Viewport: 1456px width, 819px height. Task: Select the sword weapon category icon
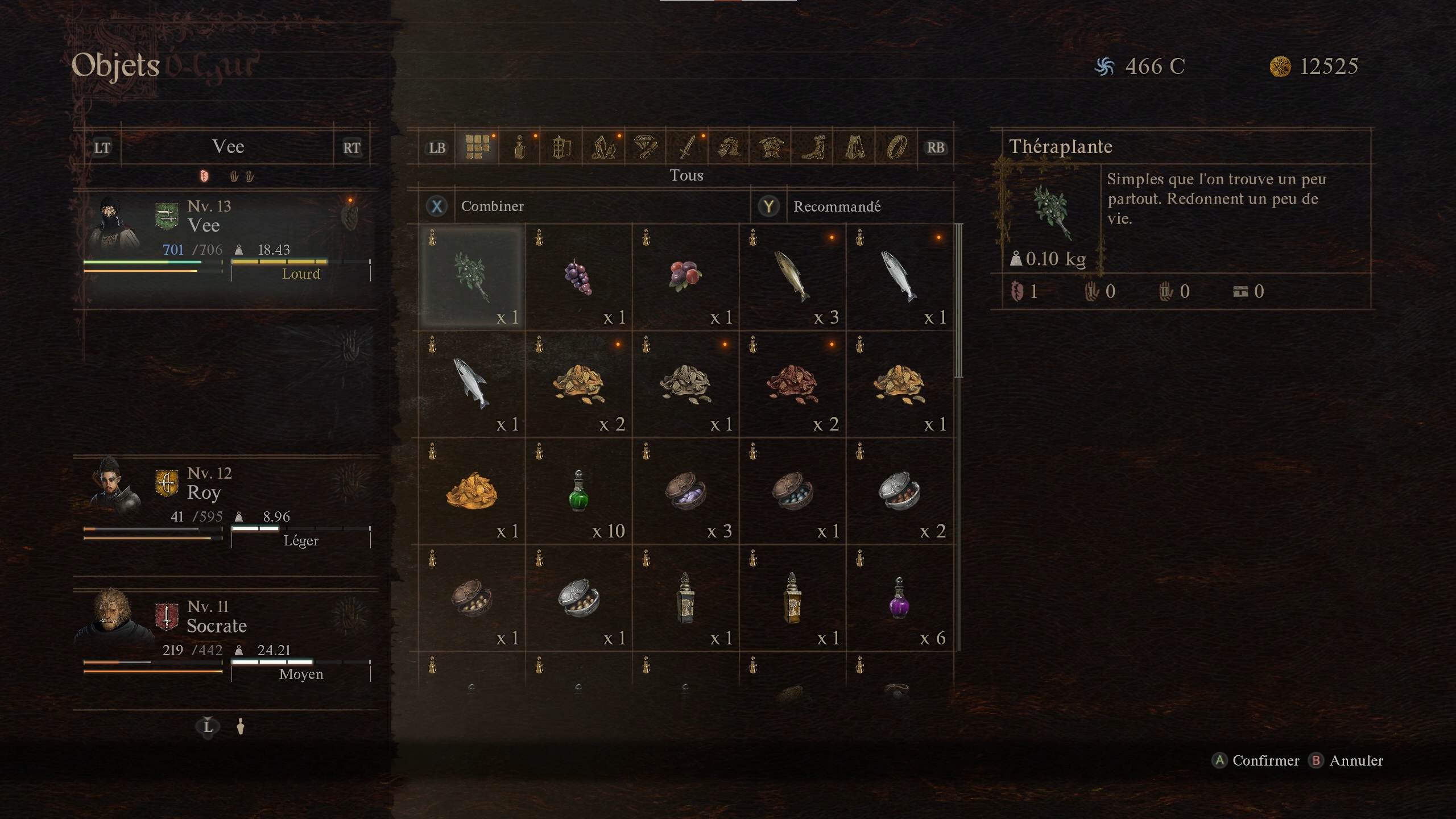(688, 147)
